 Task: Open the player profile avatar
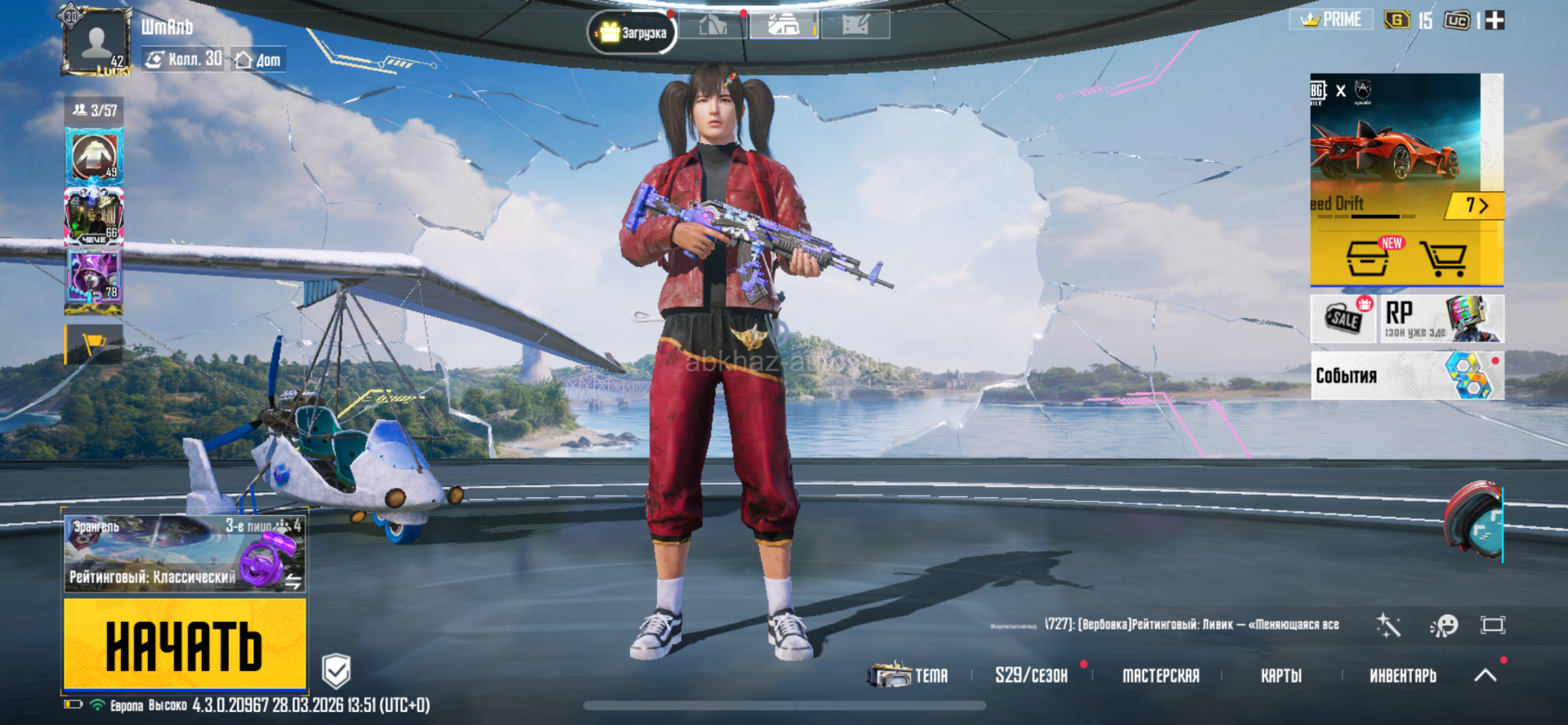(96, 43)
